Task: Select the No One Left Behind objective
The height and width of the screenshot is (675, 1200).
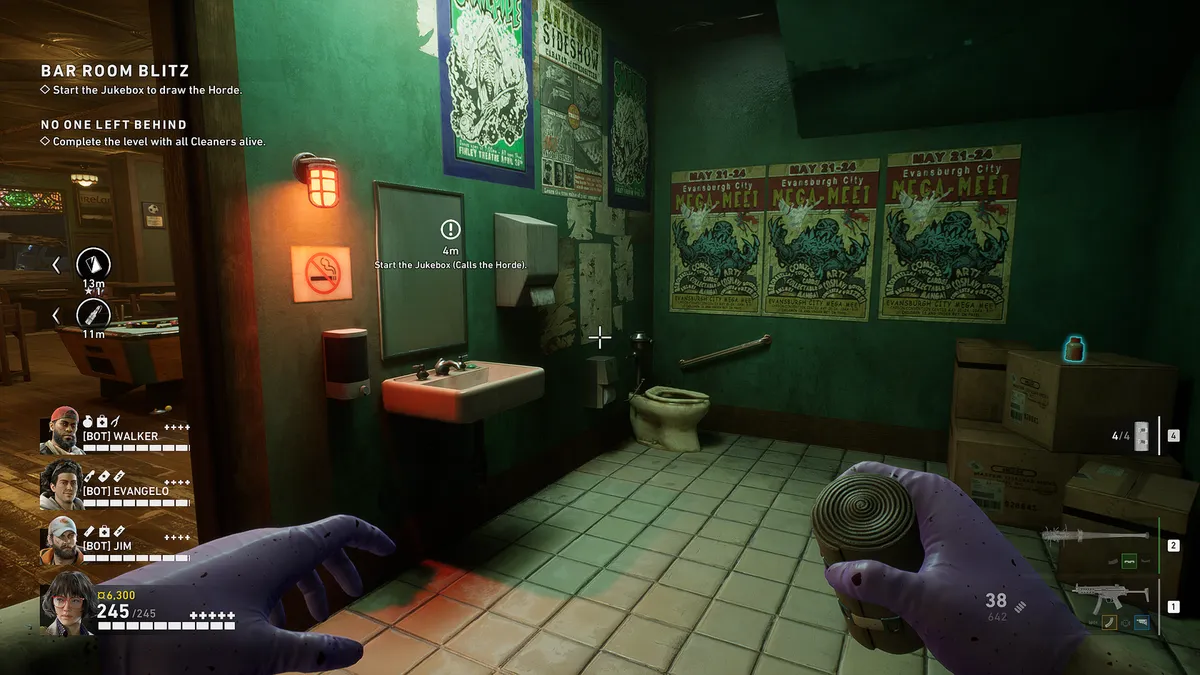Action: (113, 124)
